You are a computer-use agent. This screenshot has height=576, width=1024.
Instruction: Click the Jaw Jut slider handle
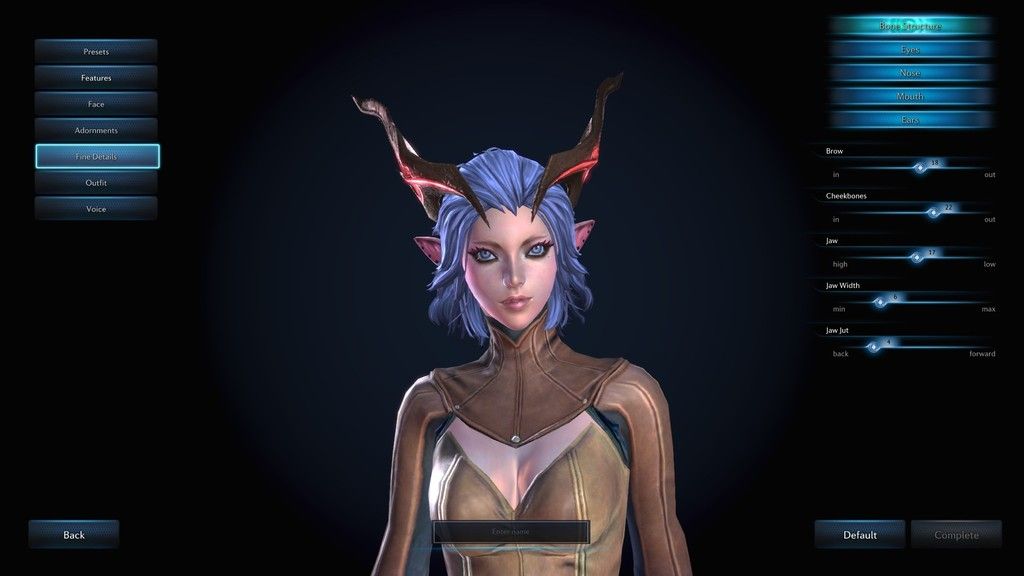pyautogui.click(x=873, y=346)
